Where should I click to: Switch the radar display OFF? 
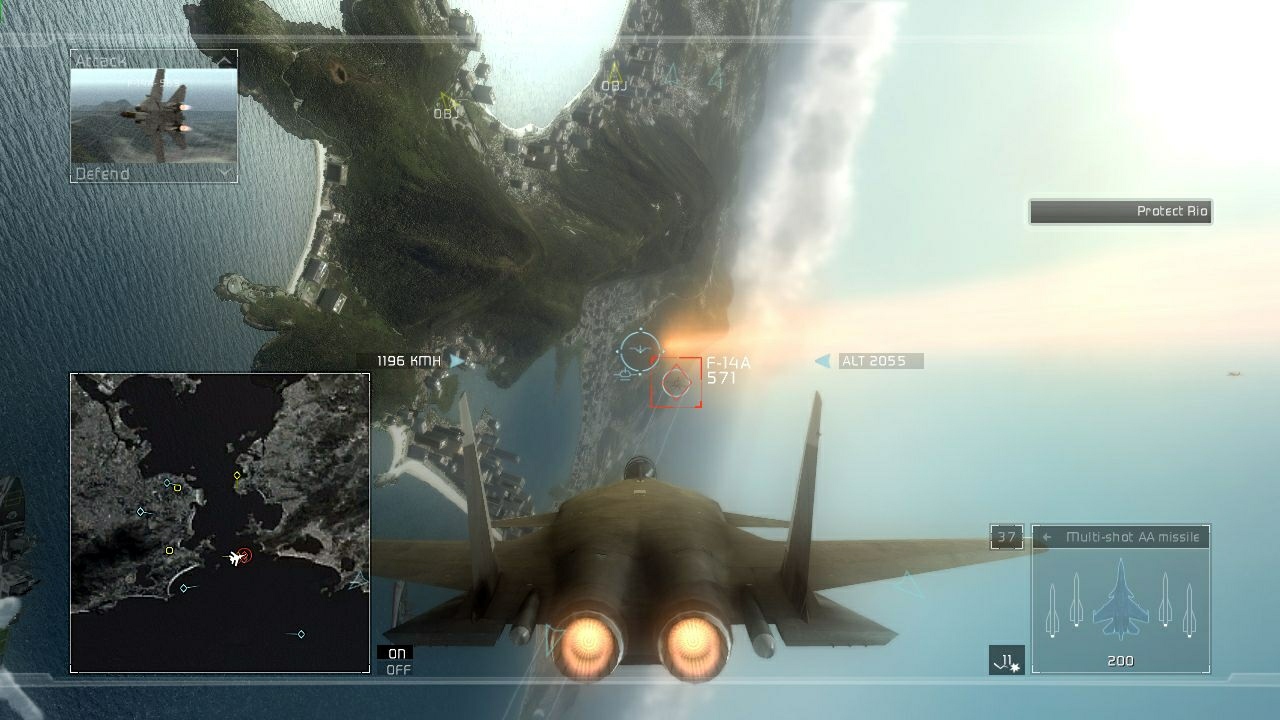[x=398, y=667]
